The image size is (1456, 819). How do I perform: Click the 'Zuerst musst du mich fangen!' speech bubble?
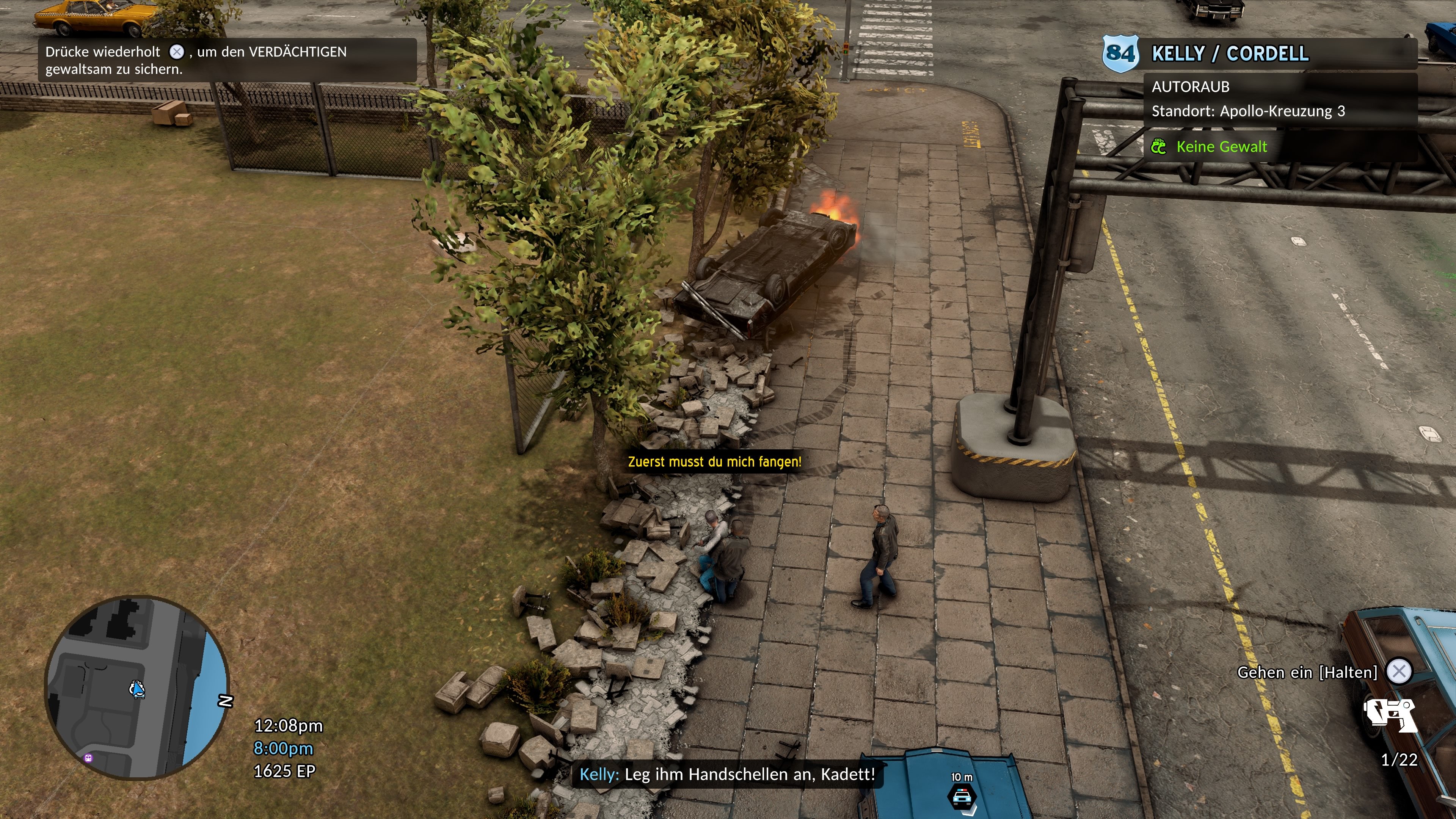(x=714, y=461)
